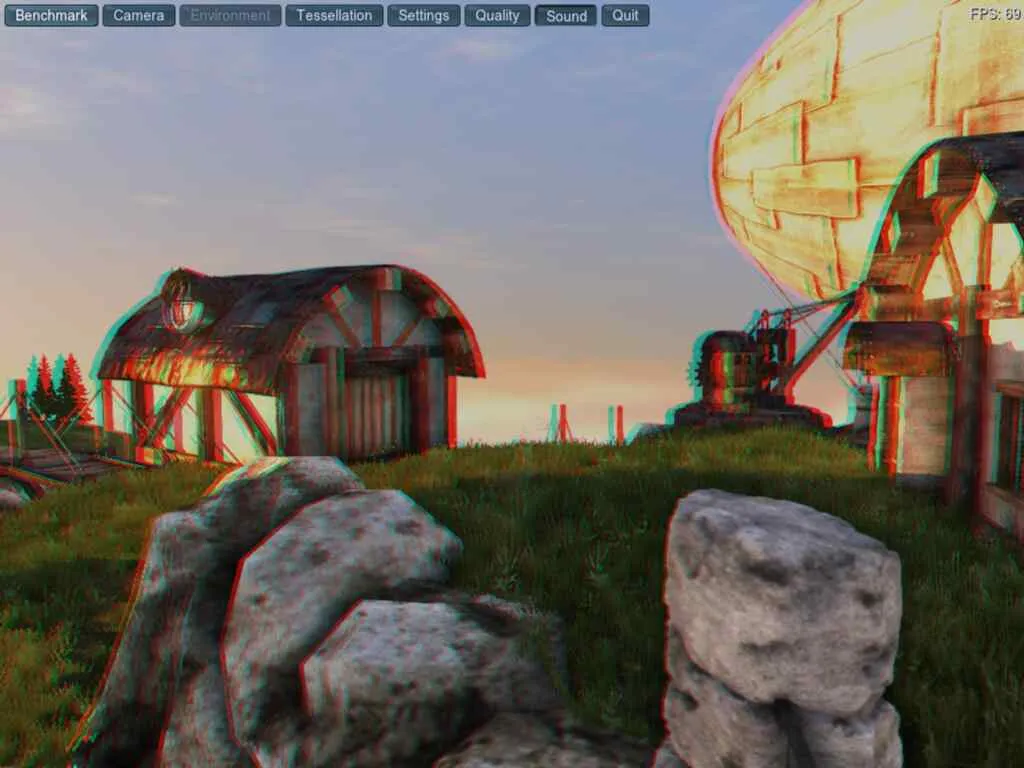Start the Benchmark run
The image size is (1024, 768).
[51, 15]
